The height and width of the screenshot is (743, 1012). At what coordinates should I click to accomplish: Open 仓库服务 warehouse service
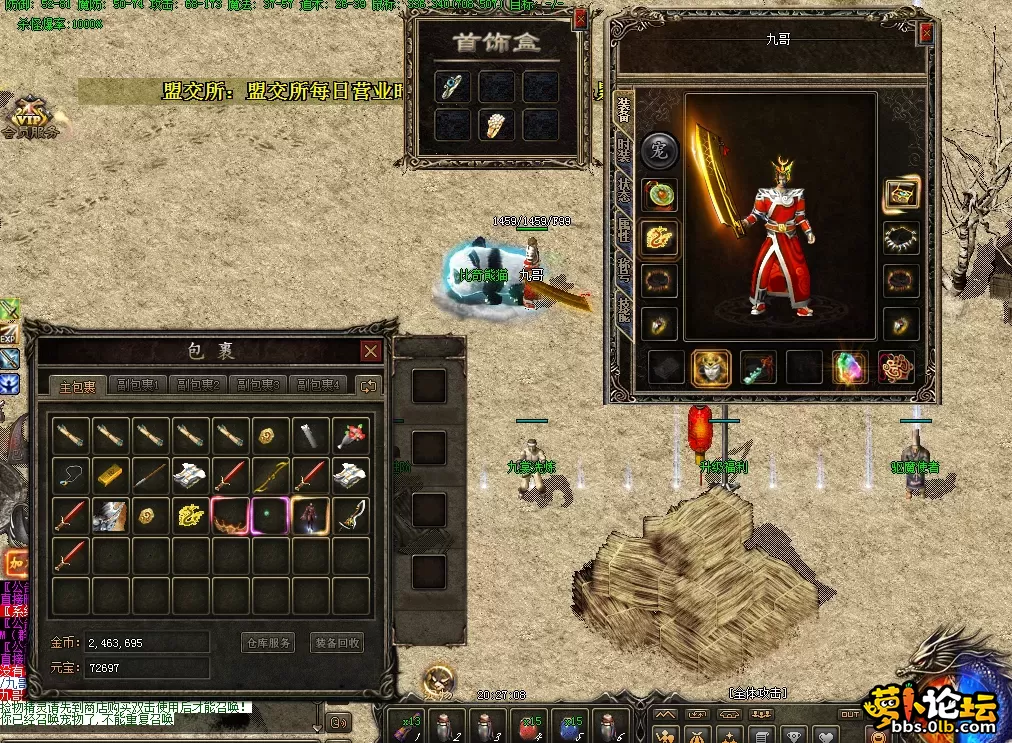click(x=269, y=643)
